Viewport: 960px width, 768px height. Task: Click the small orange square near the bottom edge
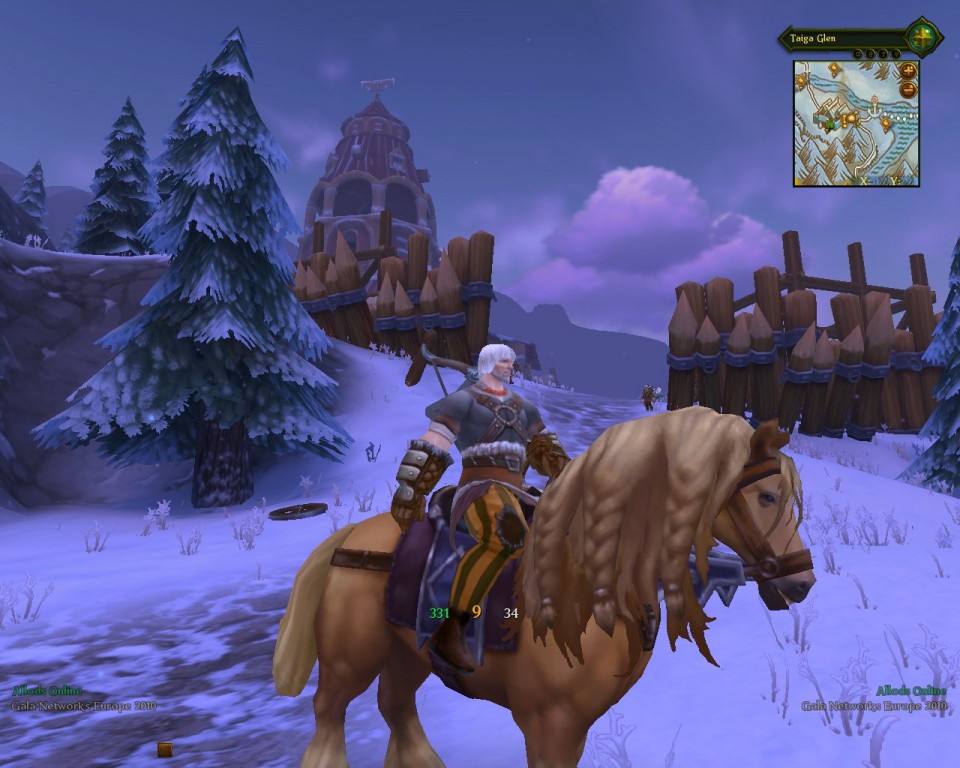click(165, 749)
